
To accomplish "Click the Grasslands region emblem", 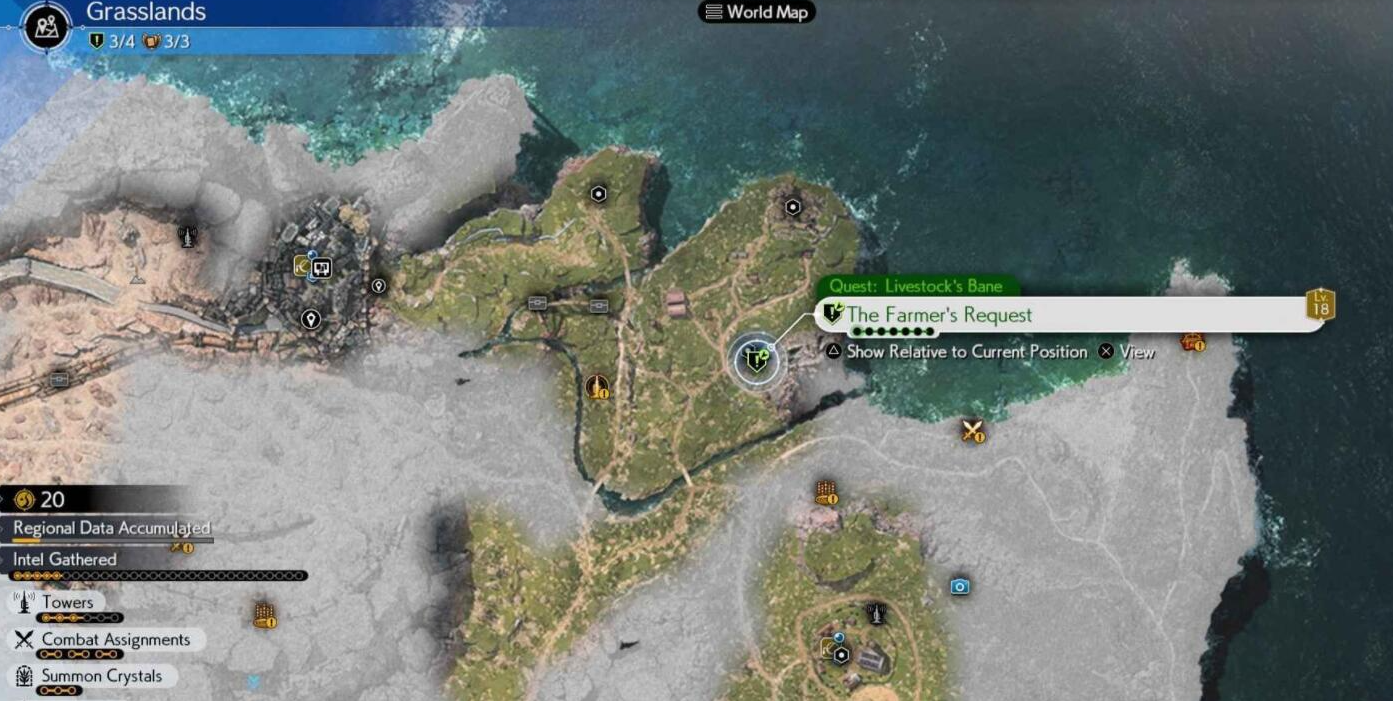I will click(x=45, y=27).
